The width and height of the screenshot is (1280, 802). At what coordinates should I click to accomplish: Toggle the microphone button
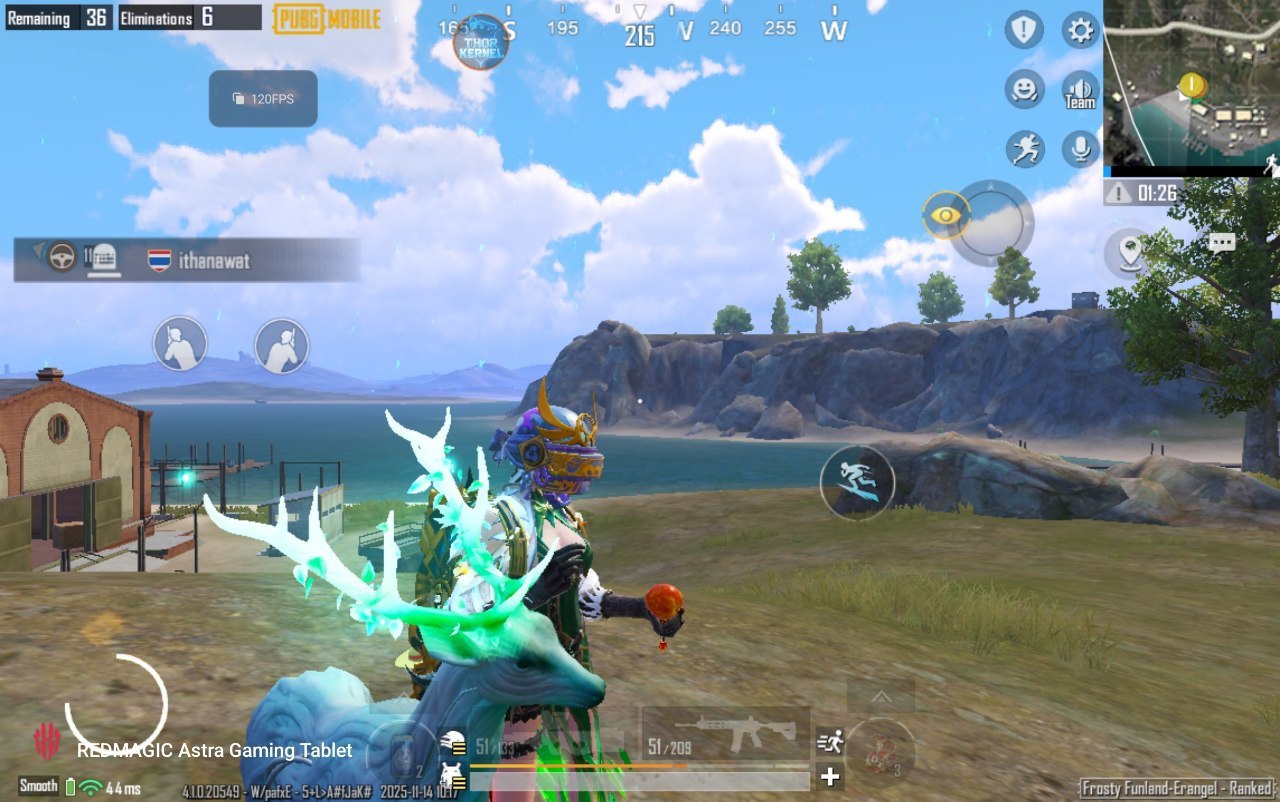point(1080,149)
